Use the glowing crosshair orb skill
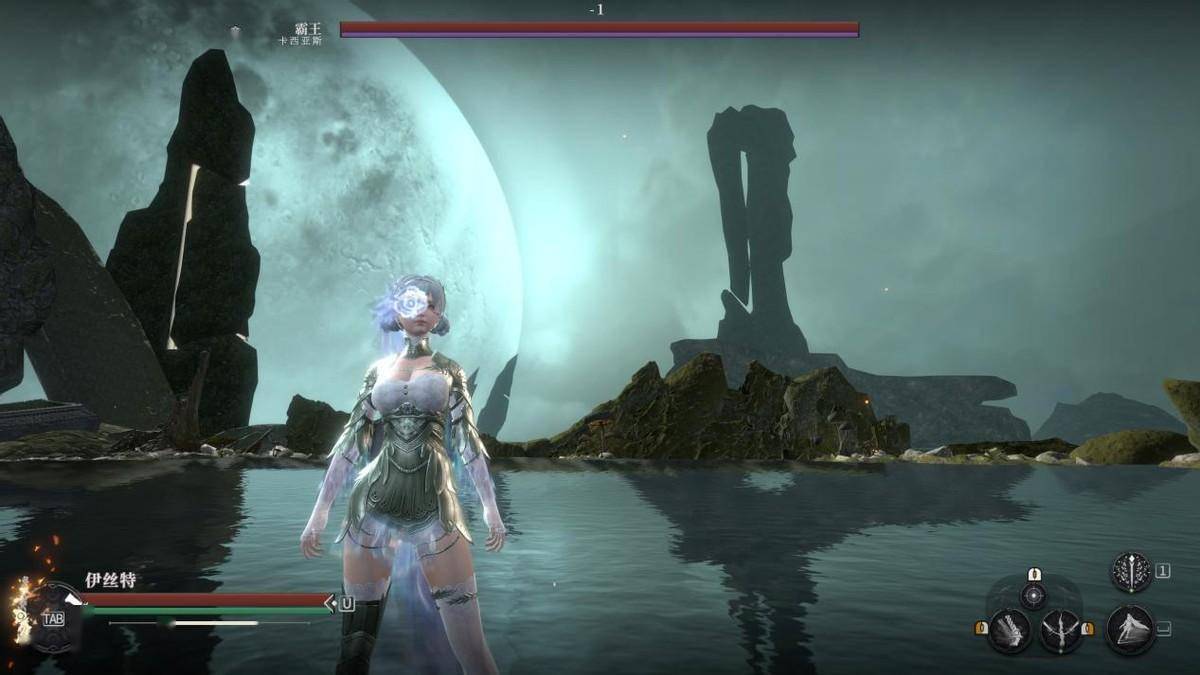The width and height of the screenshot is (1200, 675). pyautogui.click(x=1033, y=596)
